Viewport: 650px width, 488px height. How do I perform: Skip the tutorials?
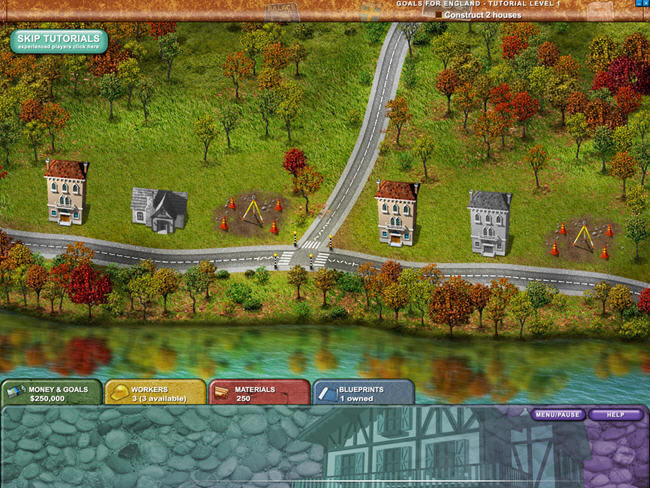(59, 42)
